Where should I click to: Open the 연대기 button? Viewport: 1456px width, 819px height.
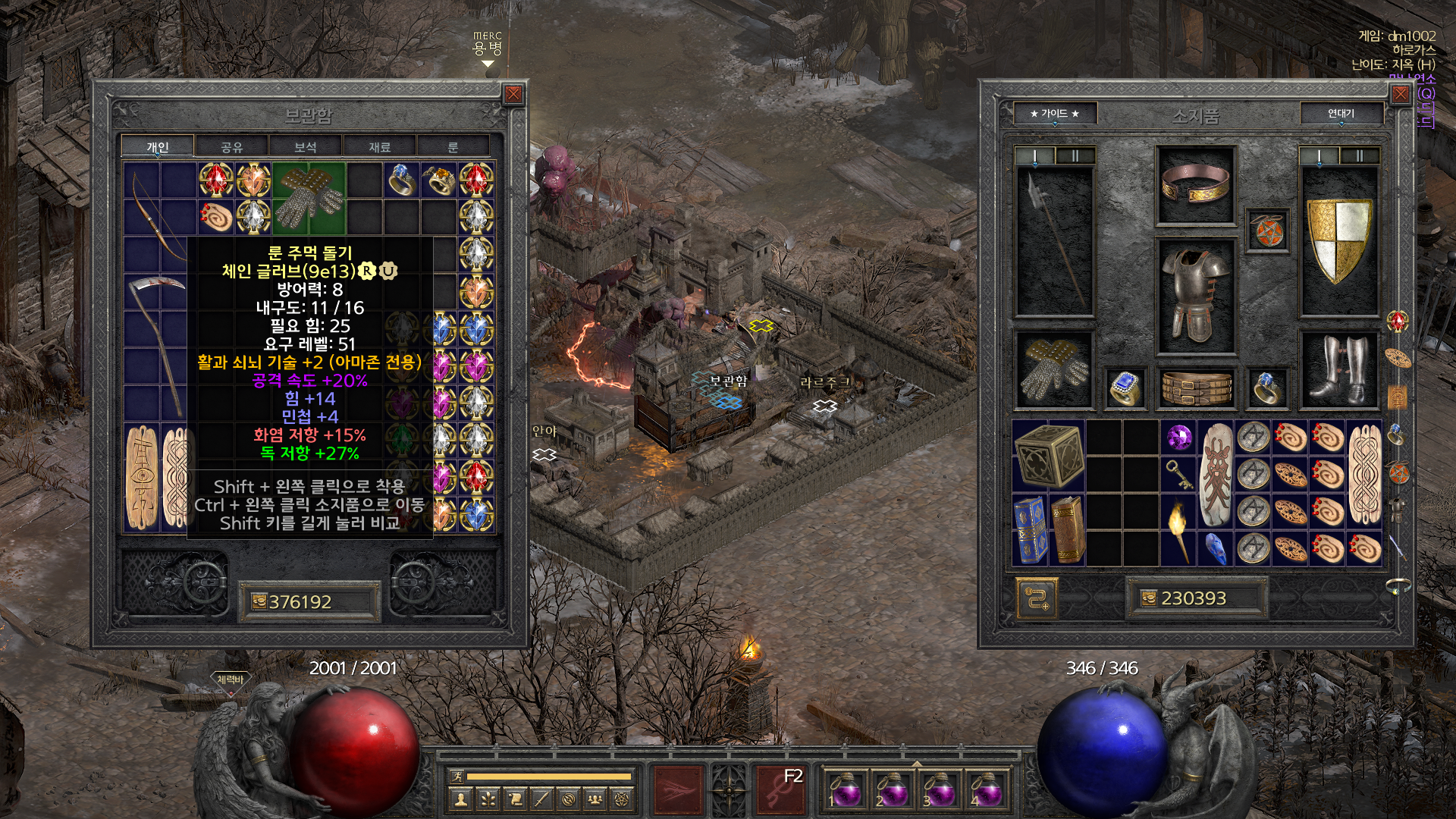(1341, 114)
